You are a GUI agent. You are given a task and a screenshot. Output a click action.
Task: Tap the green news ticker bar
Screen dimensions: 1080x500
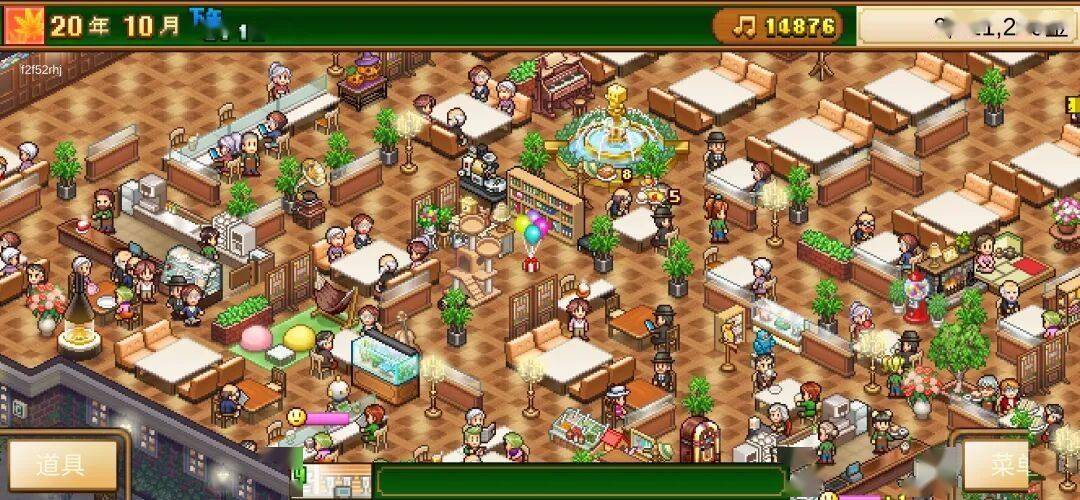click(578, 481)
